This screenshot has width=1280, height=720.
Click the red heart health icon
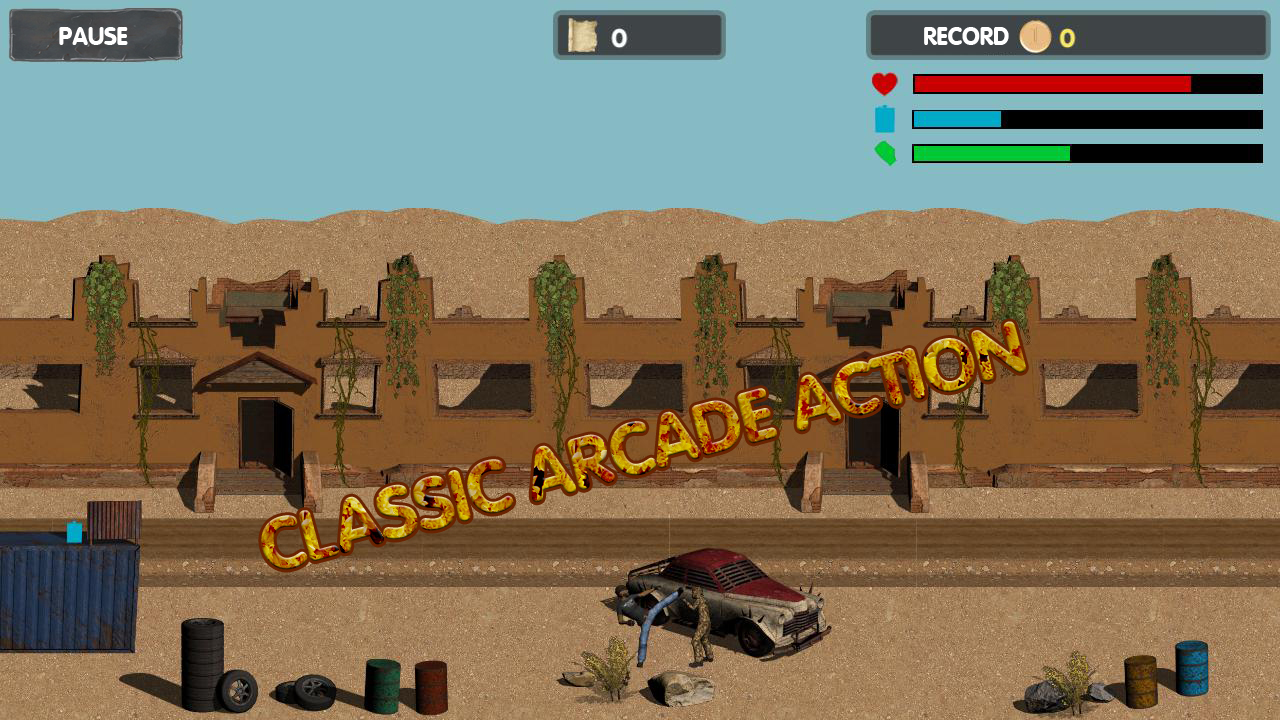[884, 83]
